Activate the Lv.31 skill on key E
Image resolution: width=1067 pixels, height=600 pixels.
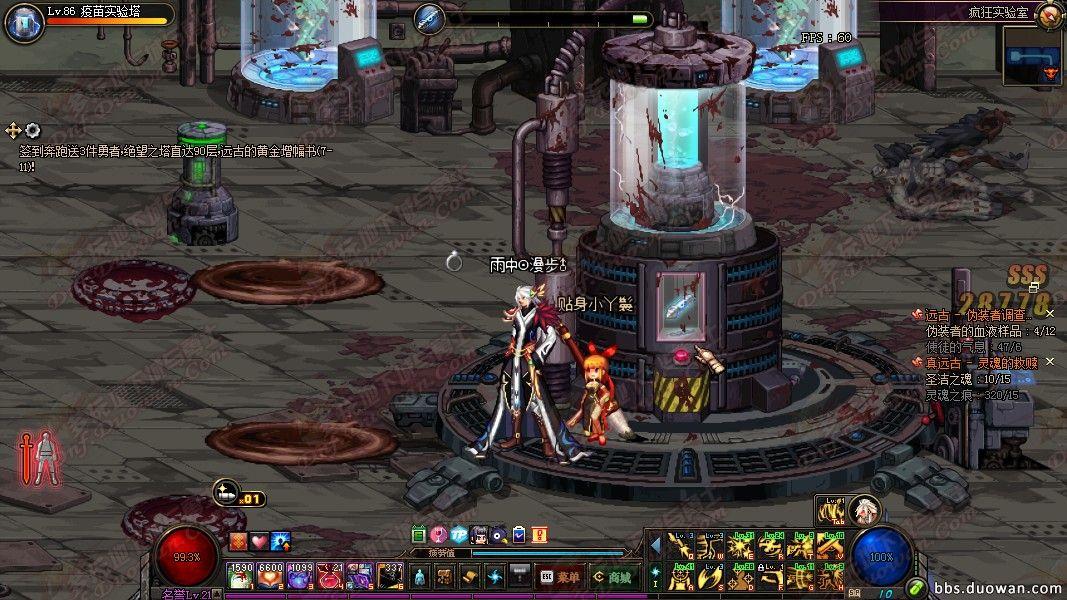(743, 547)
